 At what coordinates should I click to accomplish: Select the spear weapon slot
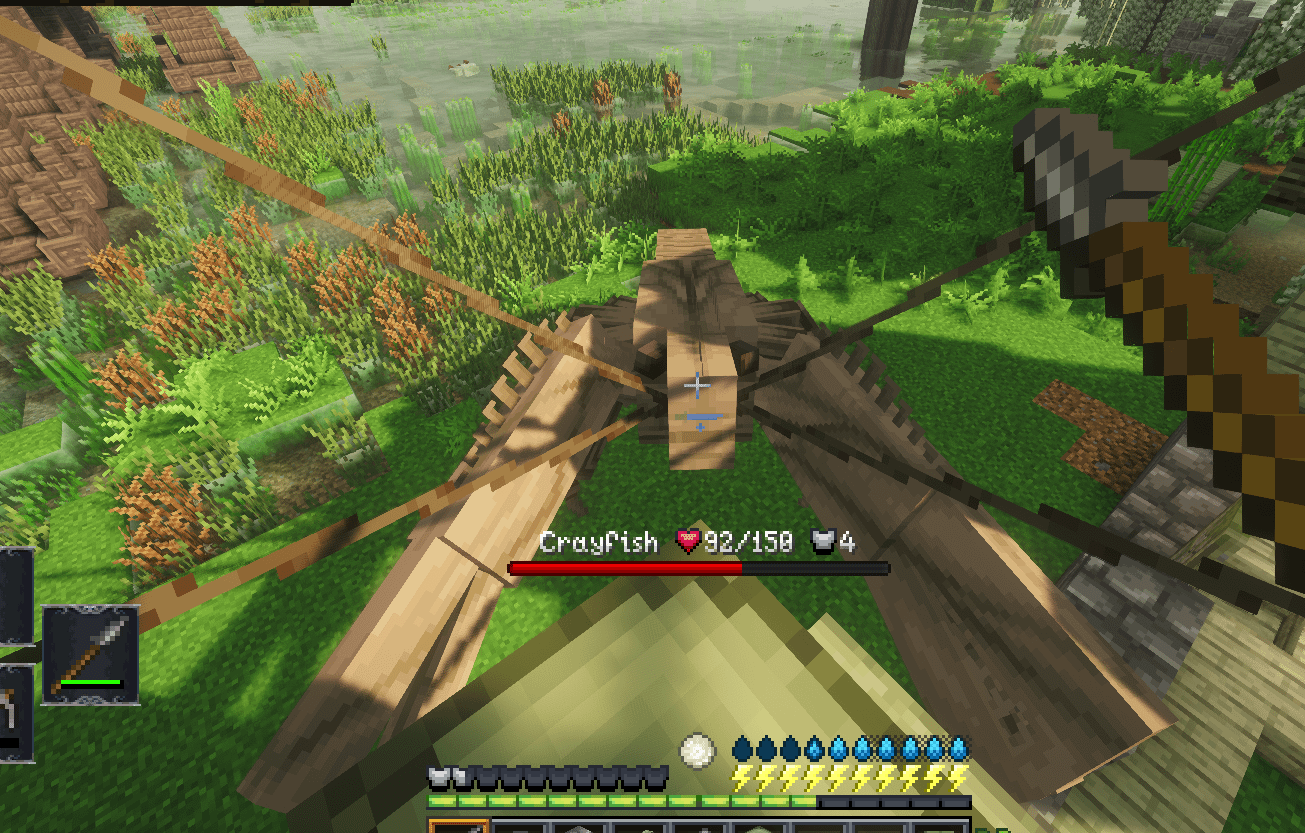coord(90,654)
